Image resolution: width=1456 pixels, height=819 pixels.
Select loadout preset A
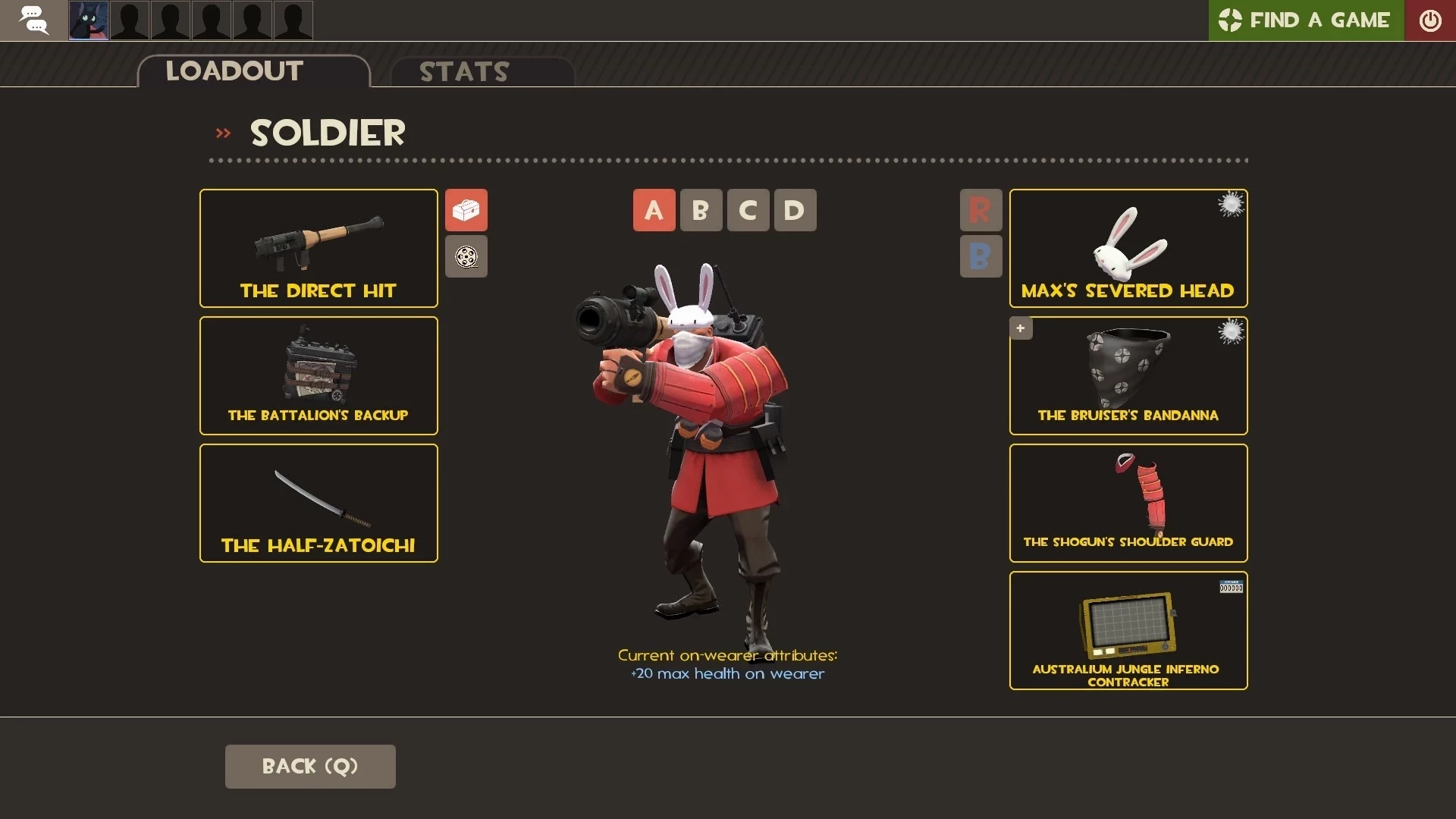(654, 210)
